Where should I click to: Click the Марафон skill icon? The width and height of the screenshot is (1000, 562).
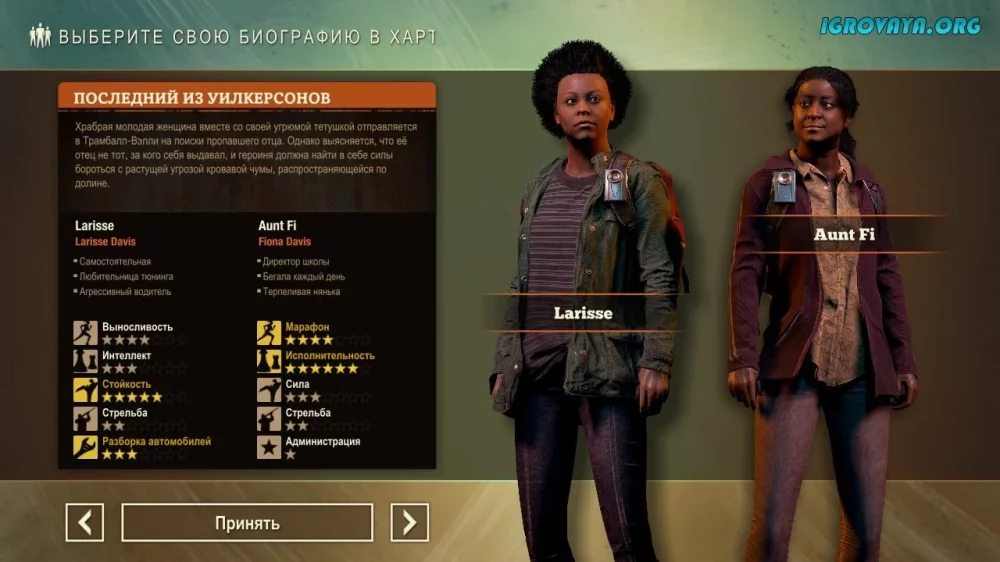click(x=269, y=332)
